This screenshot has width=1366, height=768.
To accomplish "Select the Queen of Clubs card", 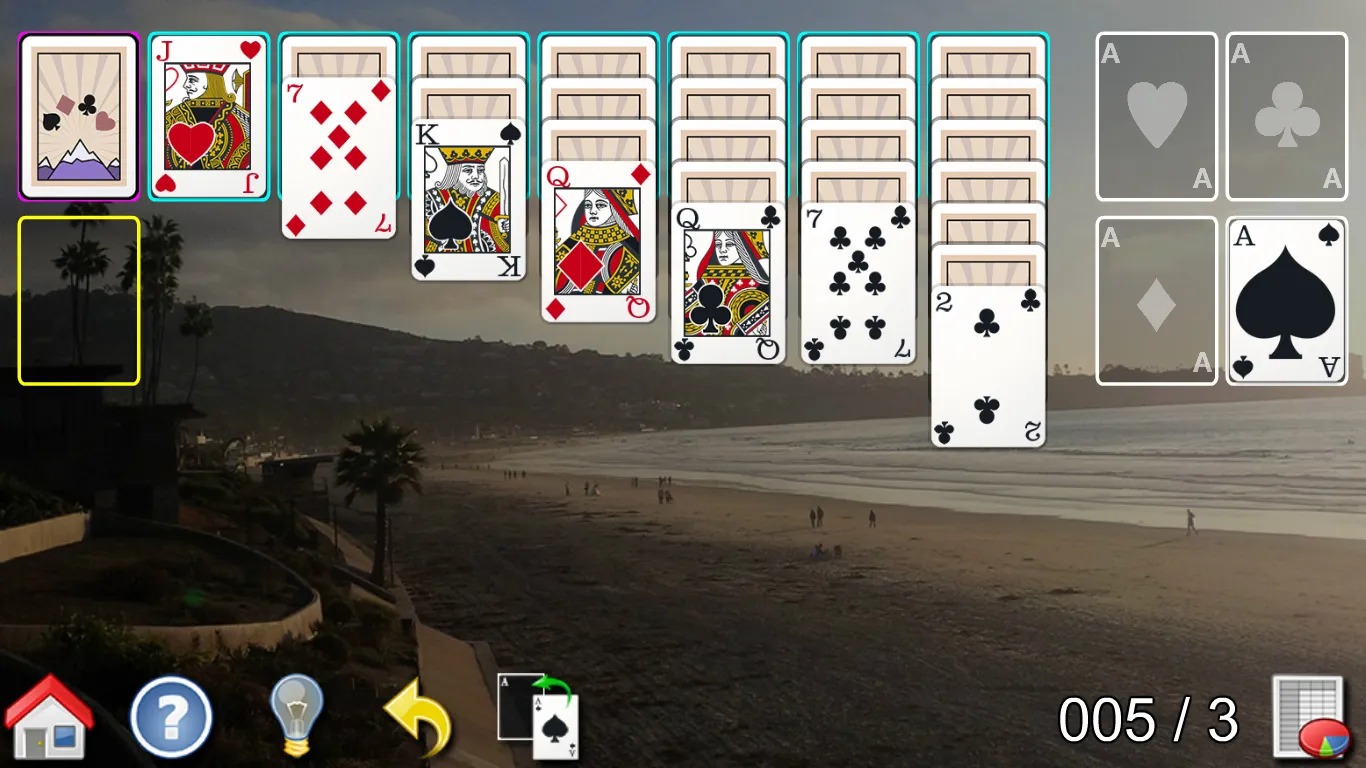I will tap(727, 280).
